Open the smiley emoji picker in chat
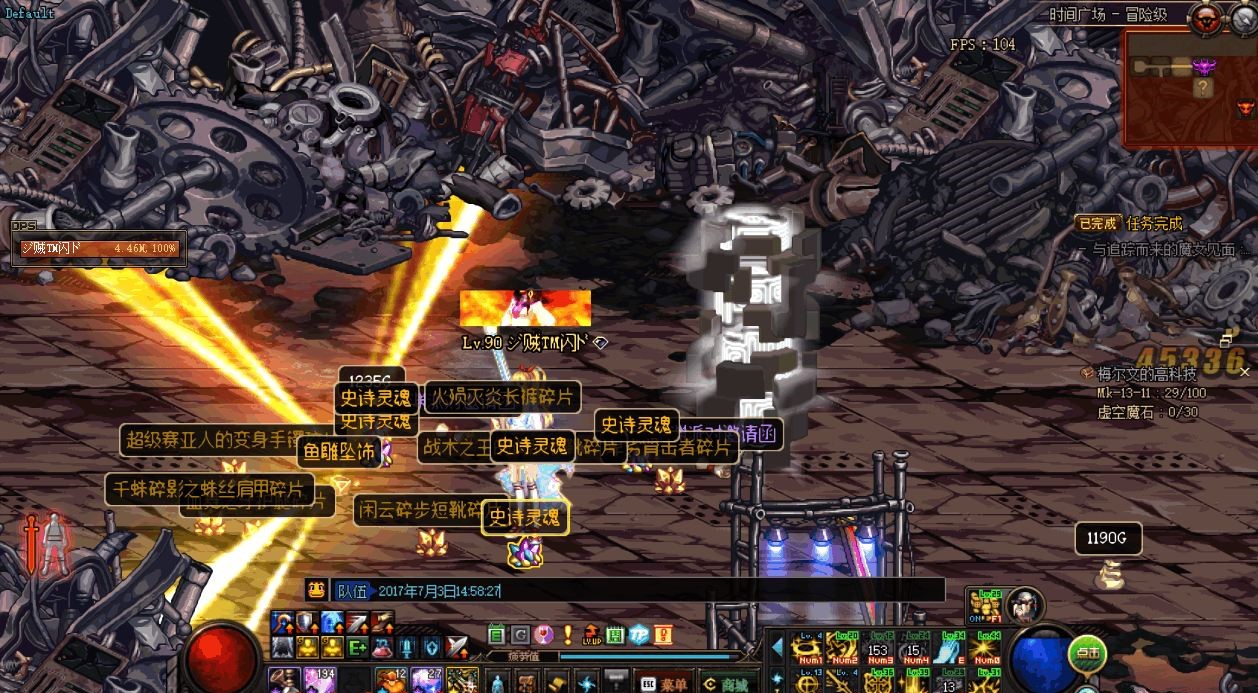This screenshot has height=693, width=1258. click(316, 589)
